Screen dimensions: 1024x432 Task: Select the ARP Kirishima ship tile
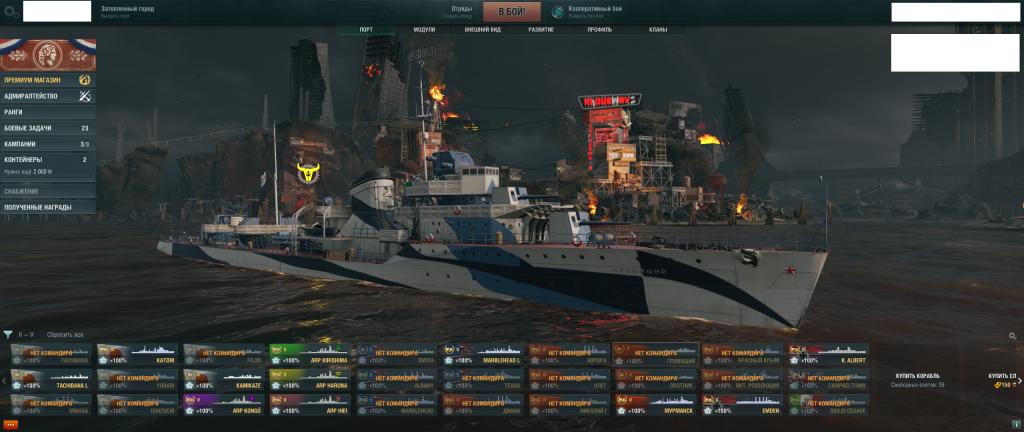point(309,355)
